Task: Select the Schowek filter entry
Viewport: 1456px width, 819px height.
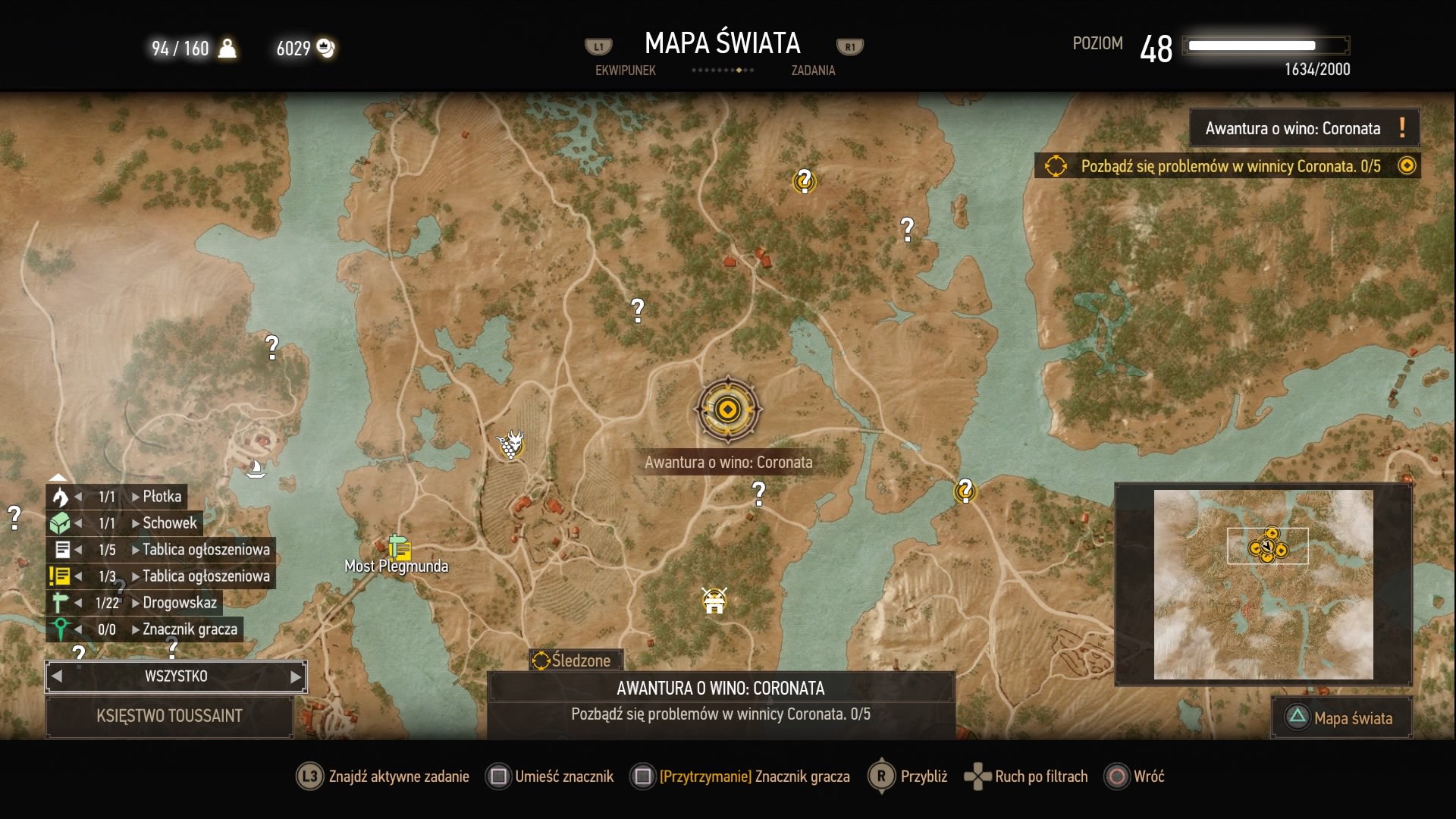Action: [169, 523]
